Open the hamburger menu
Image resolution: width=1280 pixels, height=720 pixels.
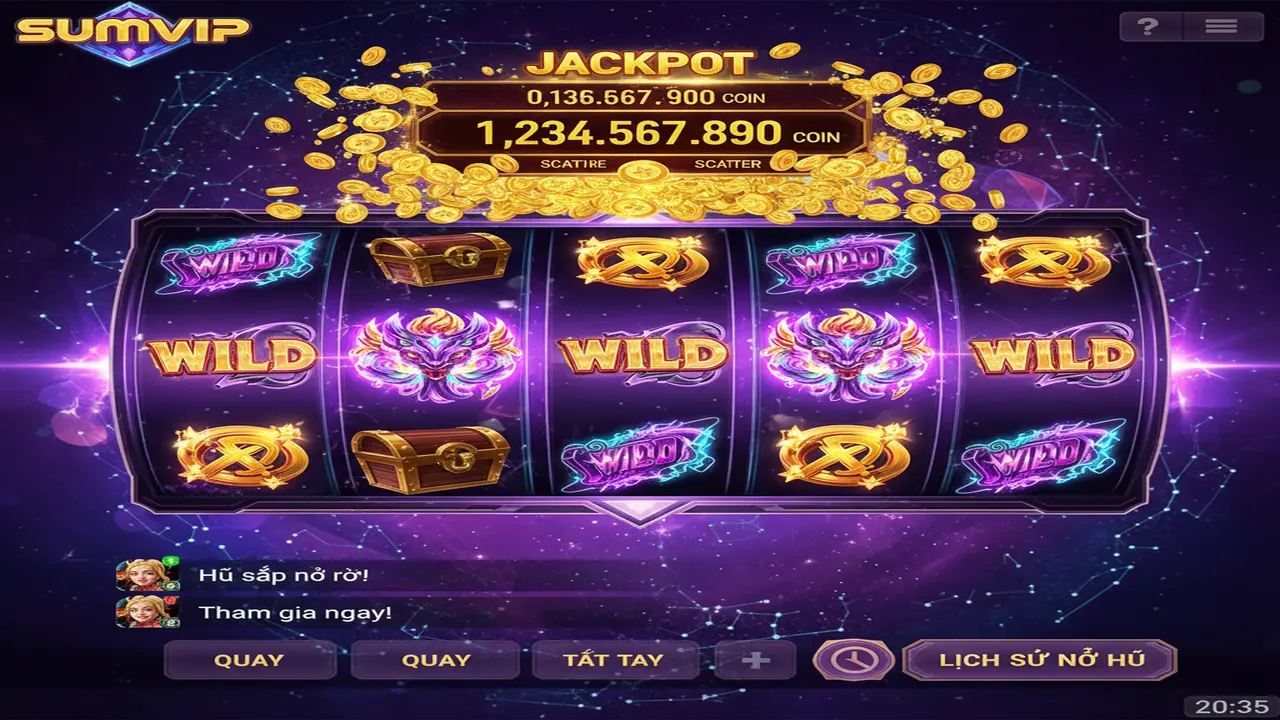(1221, 27)
